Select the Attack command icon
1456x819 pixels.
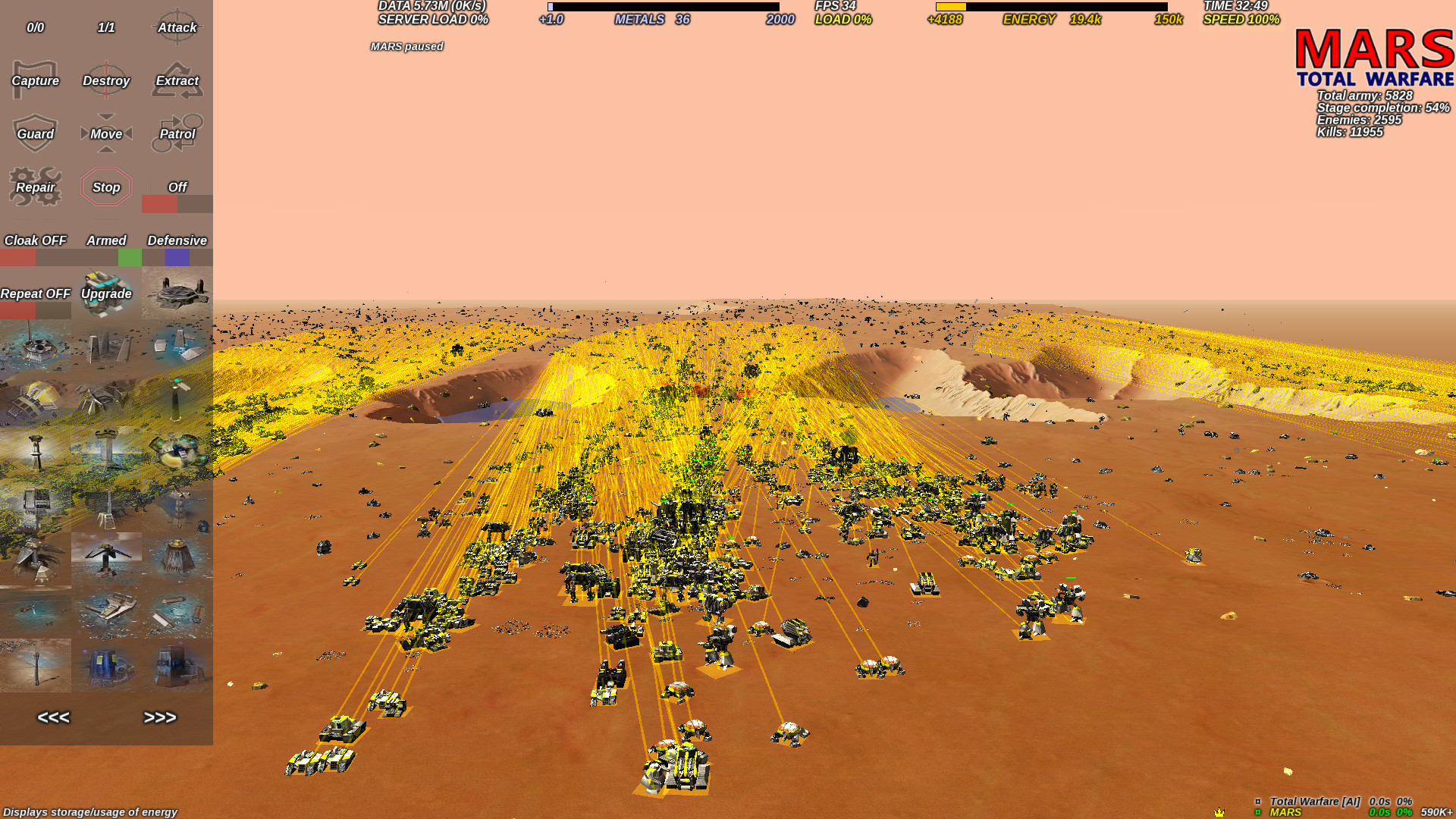[177, 27]
